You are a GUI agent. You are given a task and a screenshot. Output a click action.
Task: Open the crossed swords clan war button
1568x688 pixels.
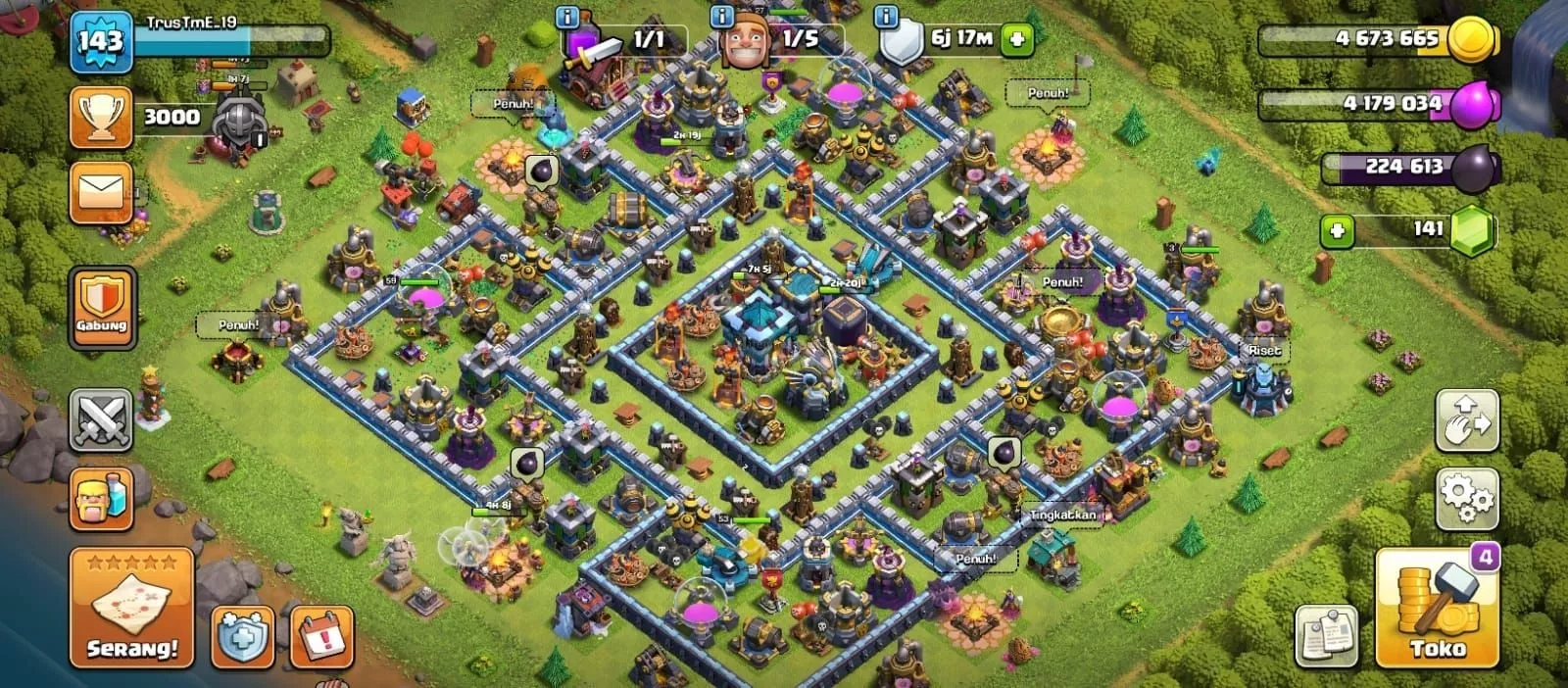[x=101, y=420]
